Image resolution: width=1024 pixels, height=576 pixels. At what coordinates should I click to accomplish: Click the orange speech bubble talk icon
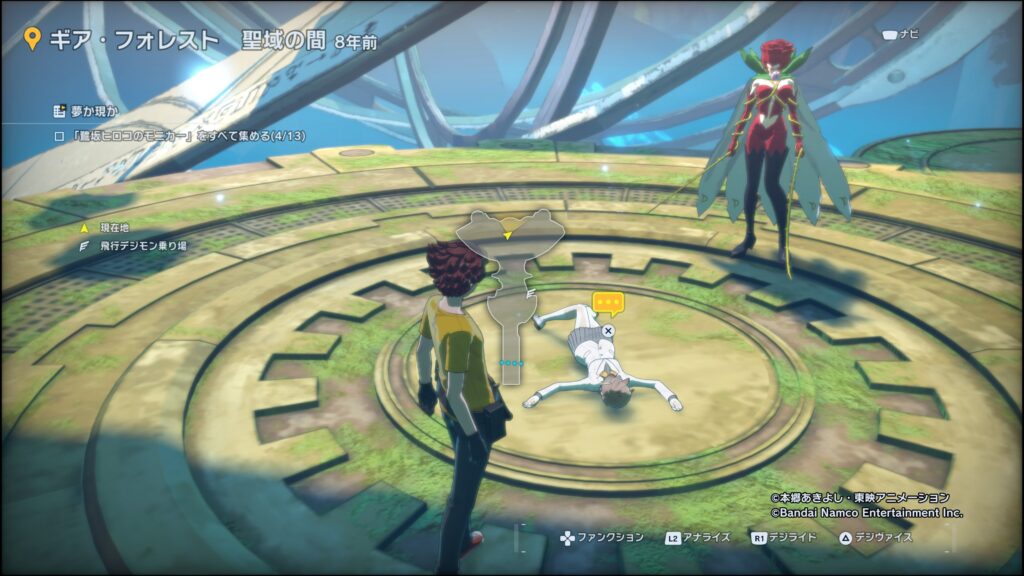[608, 302]
